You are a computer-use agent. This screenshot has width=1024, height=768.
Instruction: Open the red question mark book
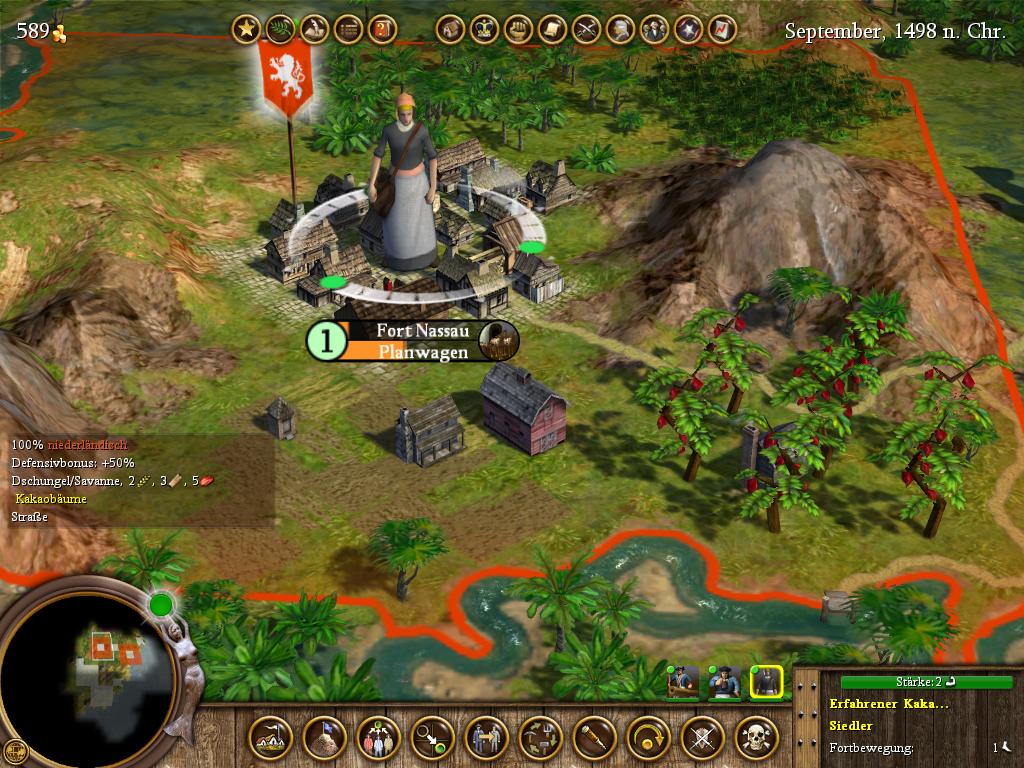pos(382,29)
